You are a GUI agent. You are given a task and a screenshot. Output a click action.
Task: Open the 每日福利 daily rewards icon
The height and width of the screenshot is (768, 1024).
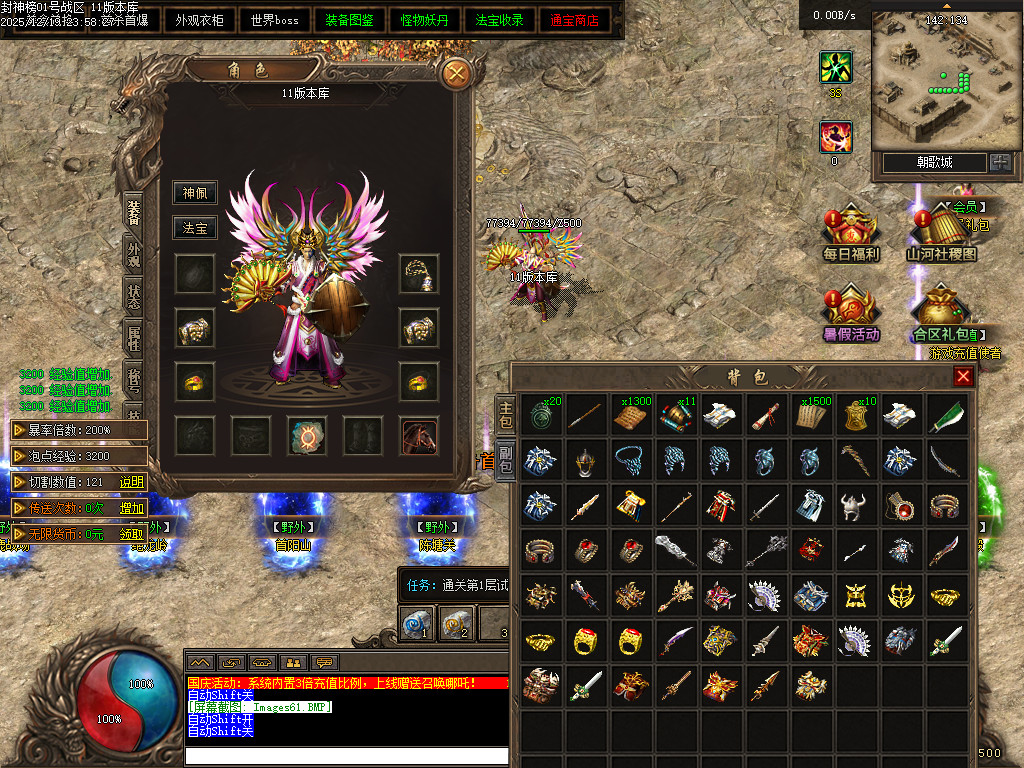point(851,234)
